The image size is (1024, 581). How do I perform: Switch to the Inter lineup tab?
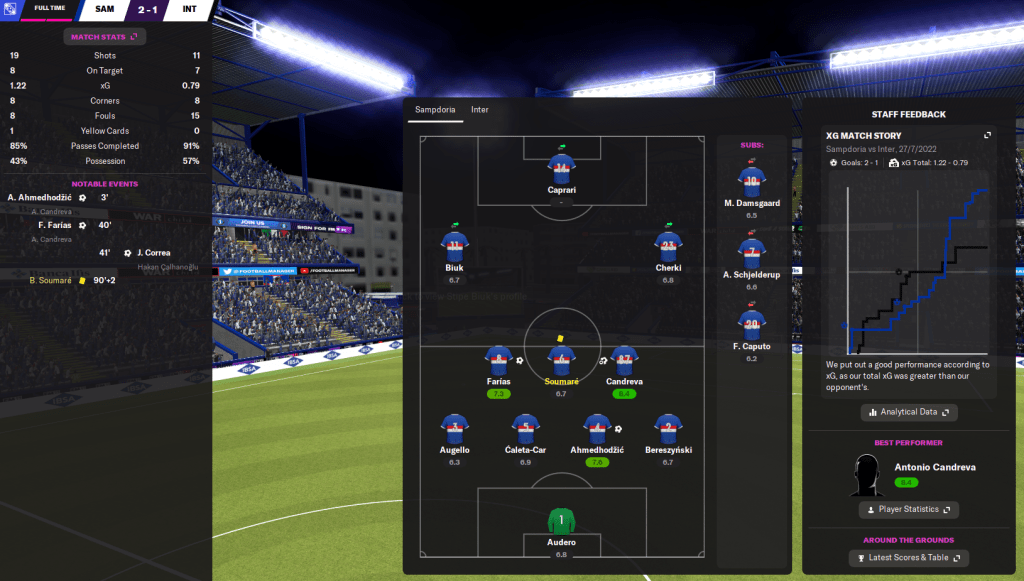[480, 109]
